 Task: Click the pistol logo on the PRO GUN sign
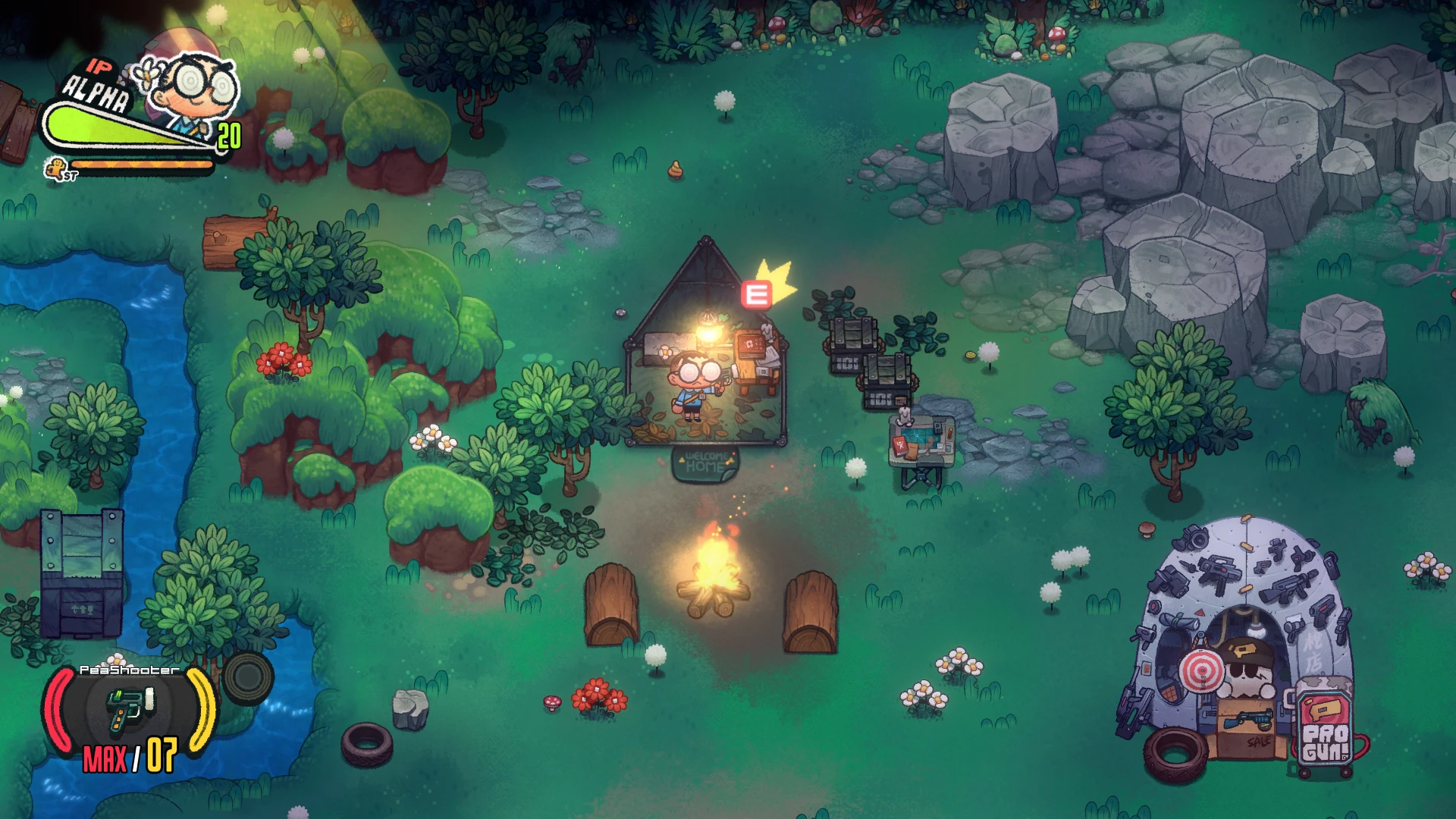point(1324,710)
